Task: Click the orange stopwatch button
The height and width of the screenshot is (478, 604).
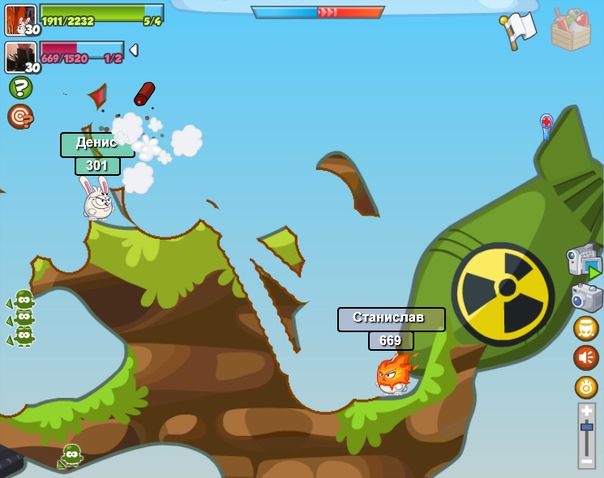Action: click(586, 387)
